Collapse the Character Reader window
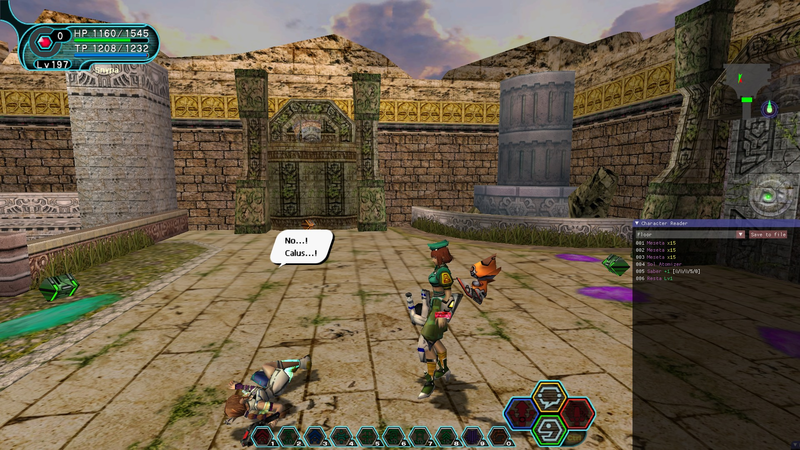800x450 pixels. (x=638, y=224)
